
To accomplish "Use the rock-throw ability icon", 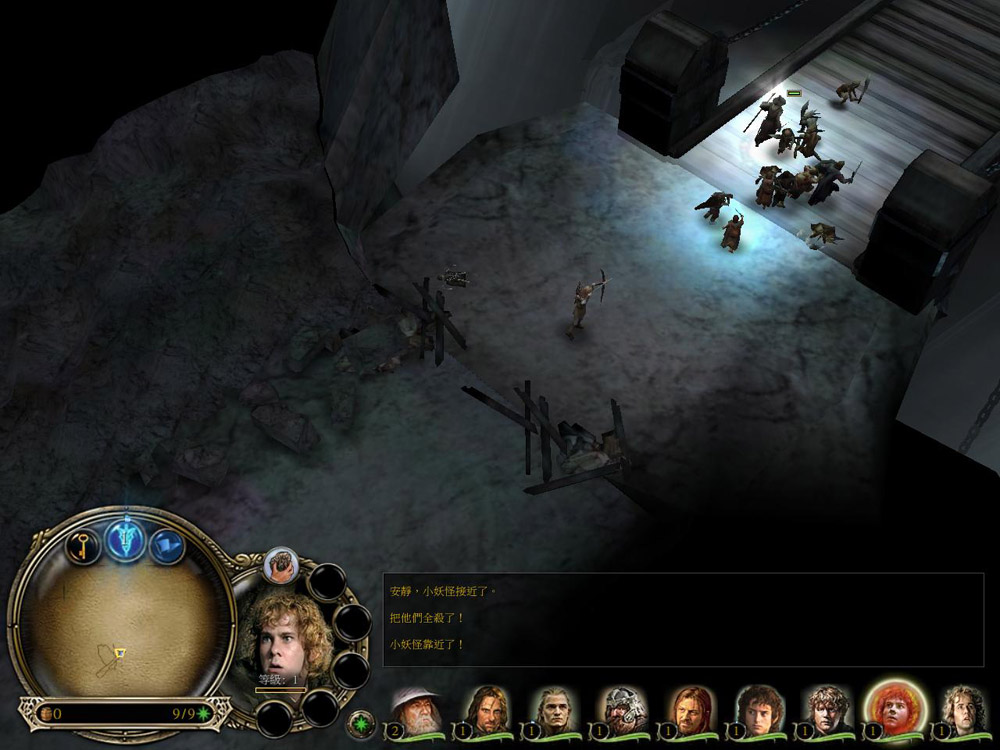I will (281, 565).
